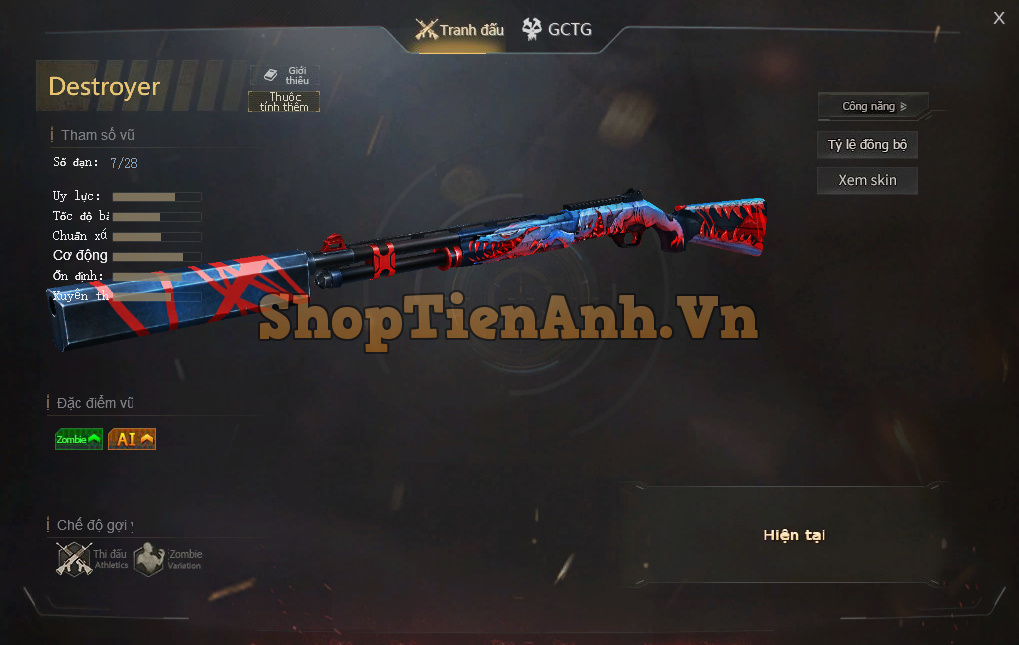Select the green Zombie feature icon
This screenshot has height=645, width=1019.
[79, 439]
